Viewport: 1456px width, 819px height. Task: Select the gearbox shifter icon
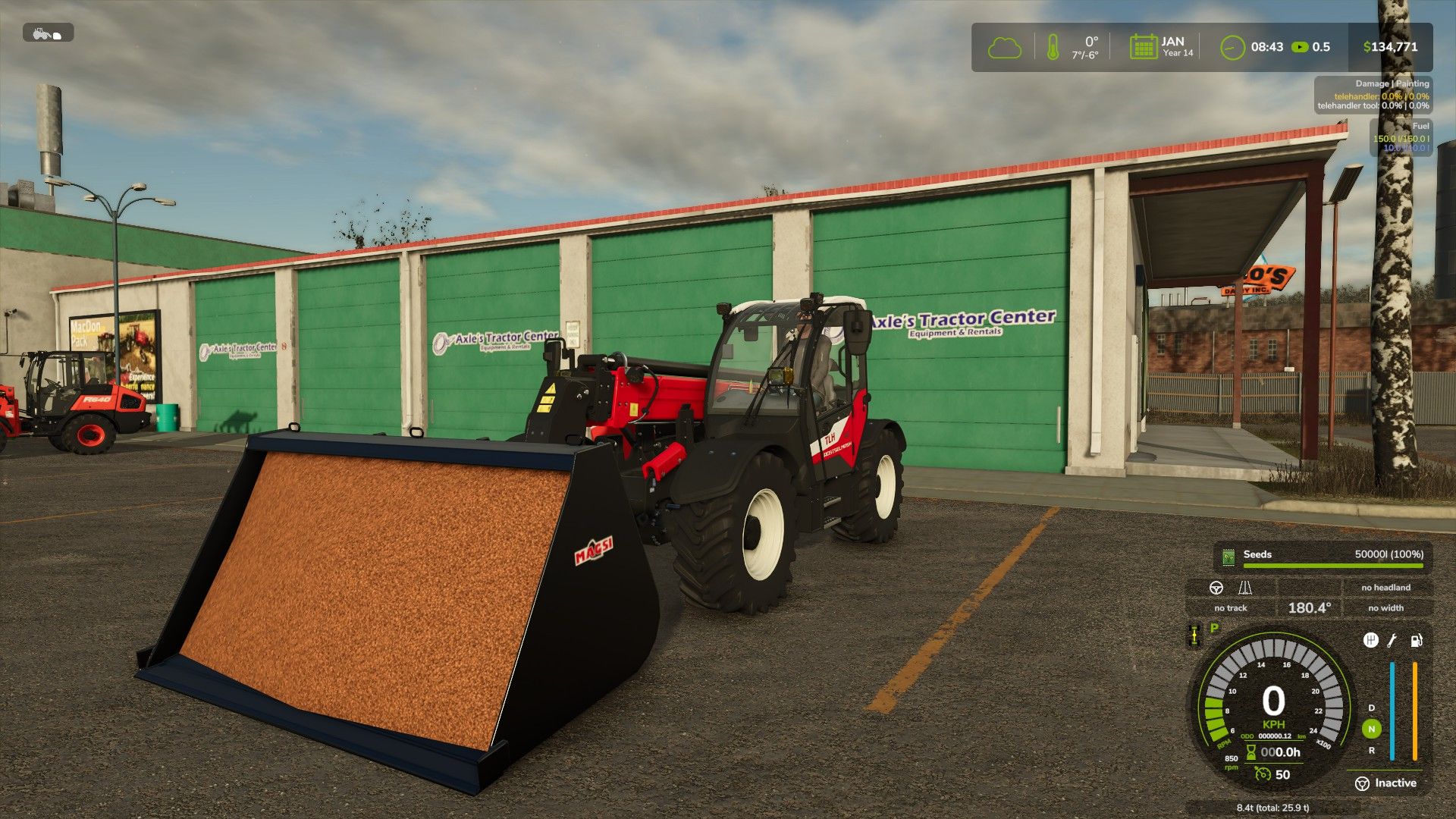tap(1370, 641)
